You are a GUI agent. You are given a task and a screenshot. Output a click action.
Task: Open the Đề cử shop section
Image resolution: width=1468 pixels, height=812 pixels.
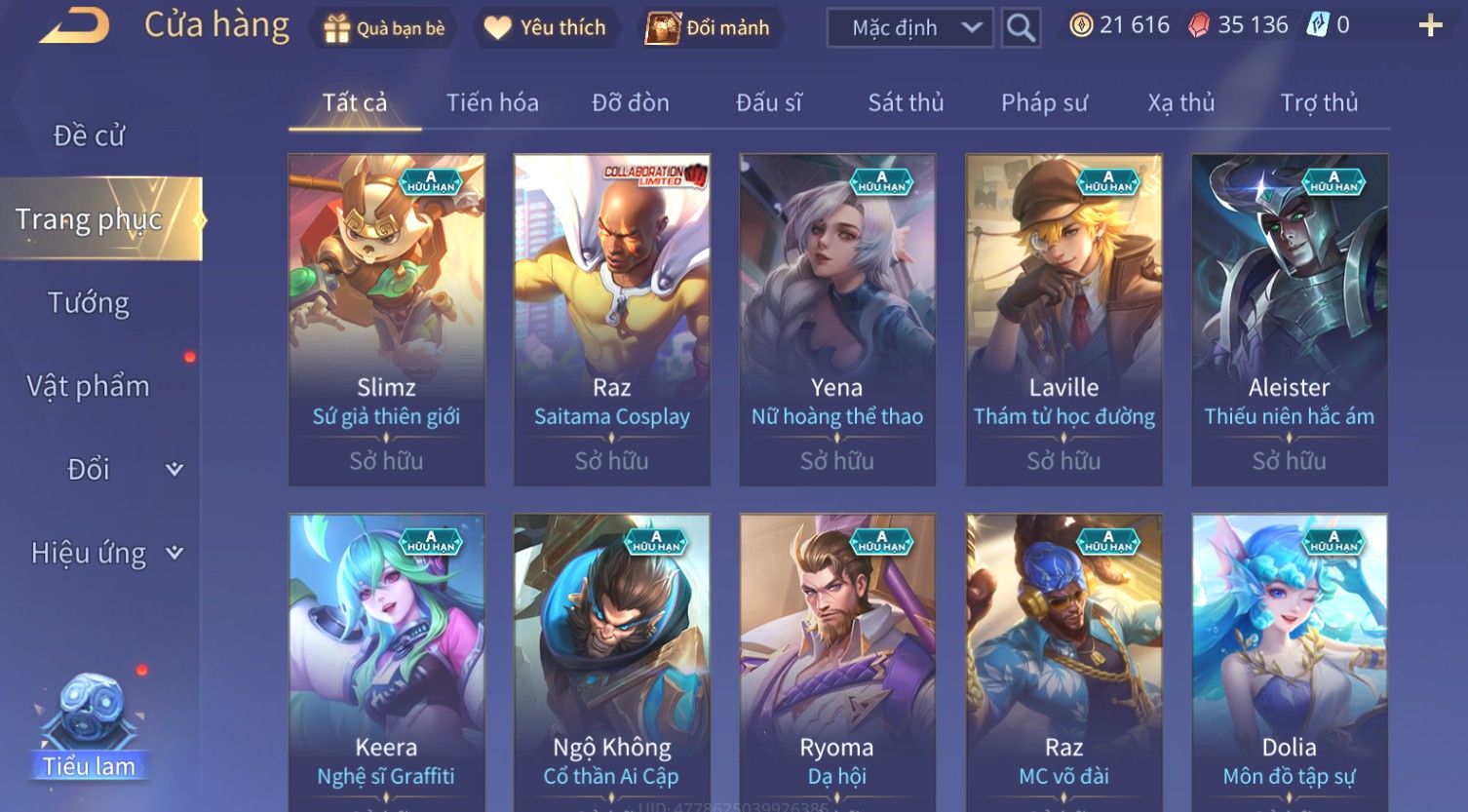(89, 135)
